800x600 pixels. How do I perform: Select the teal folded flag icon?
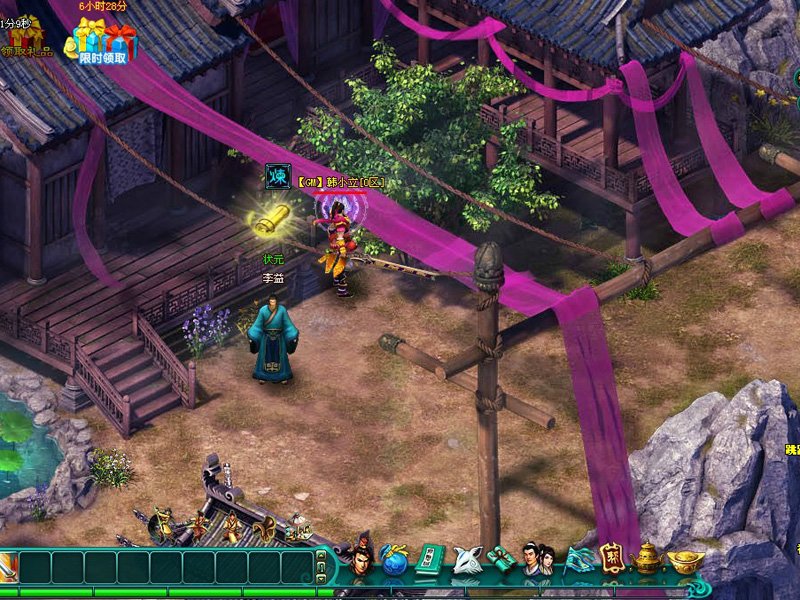click(x=579, y=560)
